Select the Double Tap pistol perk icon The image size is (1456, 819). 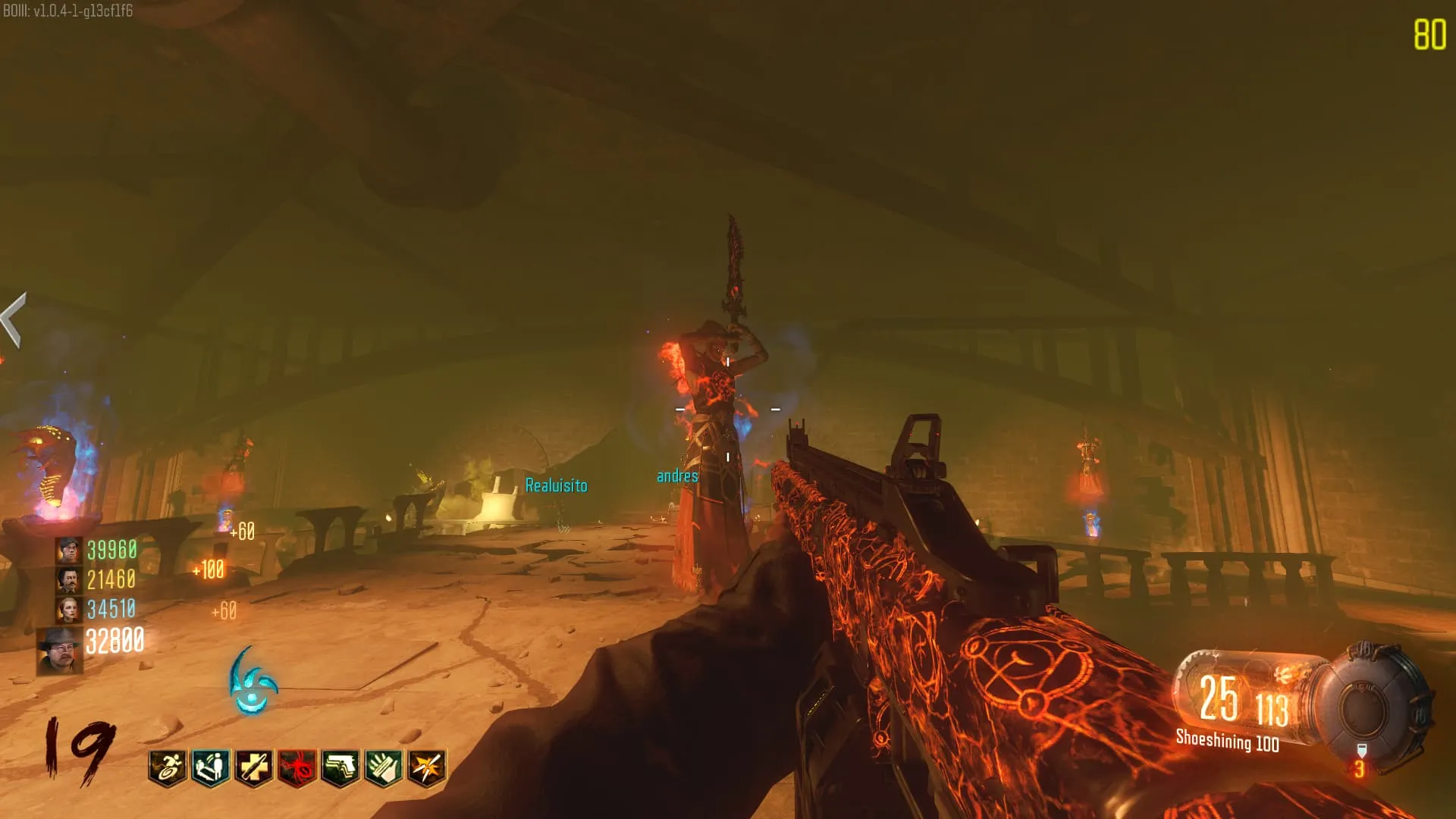pyautogui.click(x=340, y=767)
